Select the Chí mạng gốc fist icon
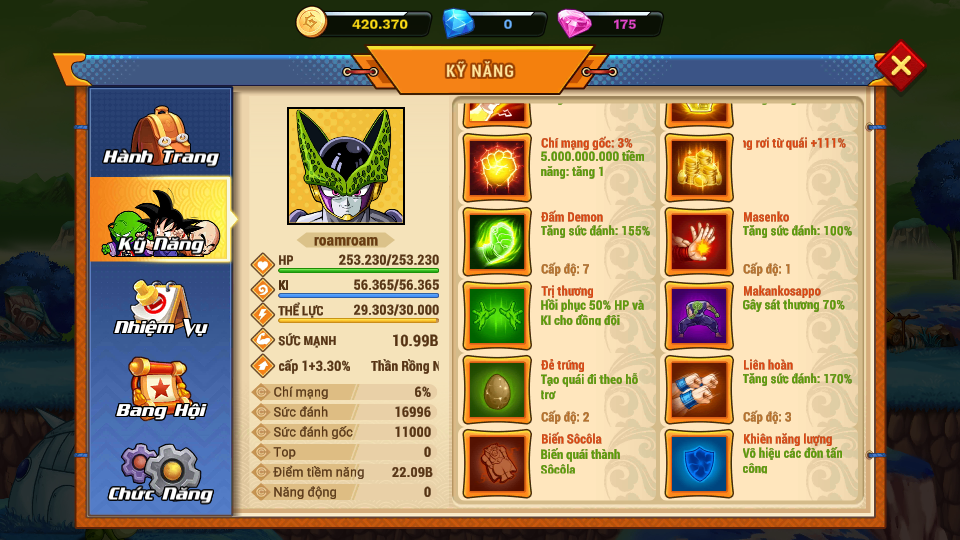 [x=498, y=167]
